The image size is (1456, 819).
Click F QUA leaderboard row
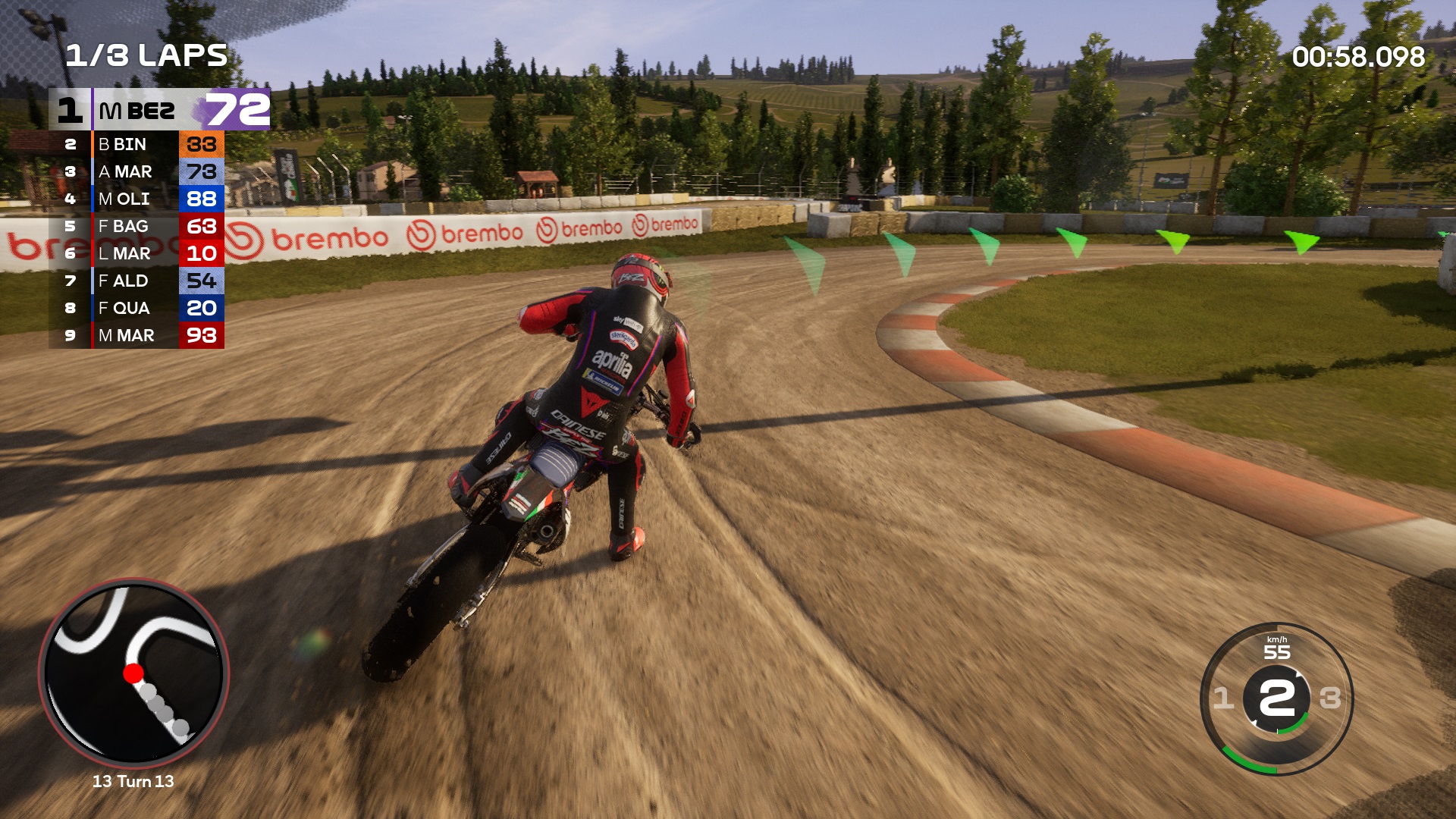coord(136,308)
